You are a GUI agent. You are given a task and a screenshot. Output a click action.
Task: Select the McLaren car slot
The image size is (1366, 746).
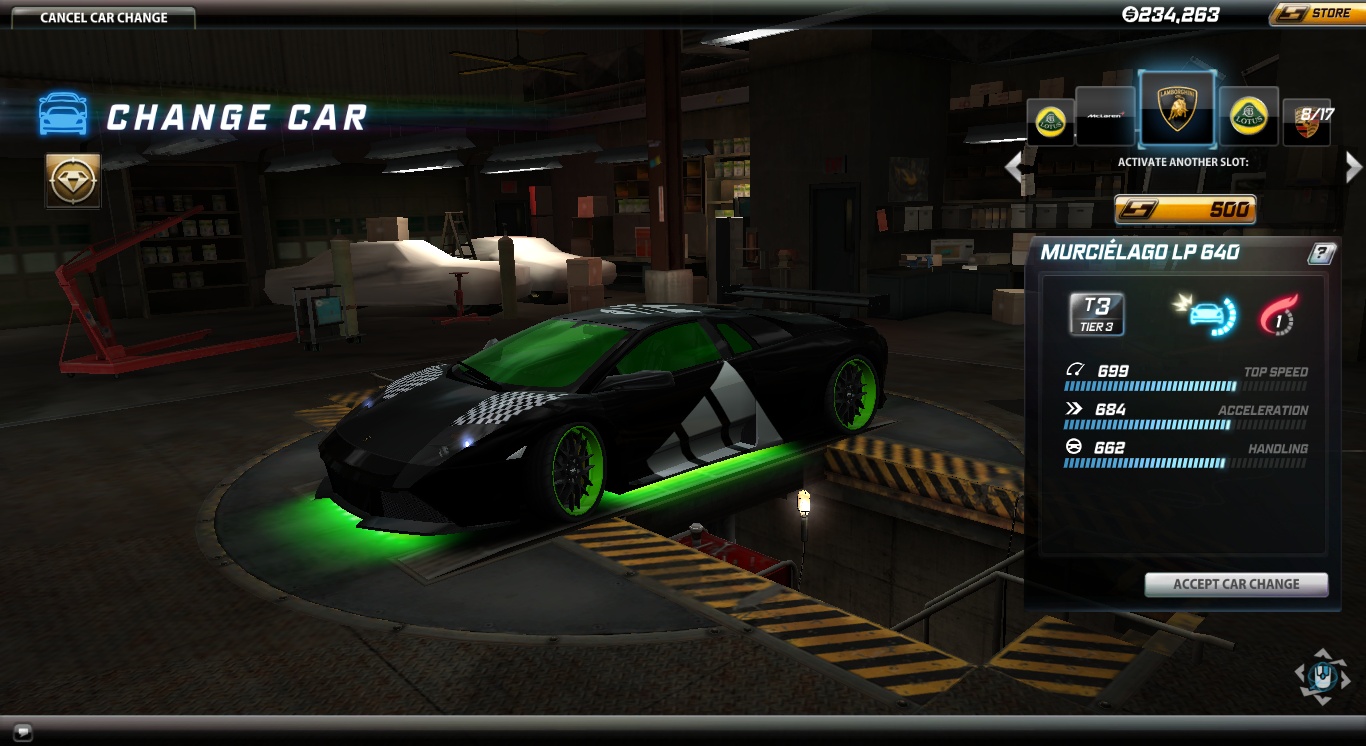point(1105,115)
